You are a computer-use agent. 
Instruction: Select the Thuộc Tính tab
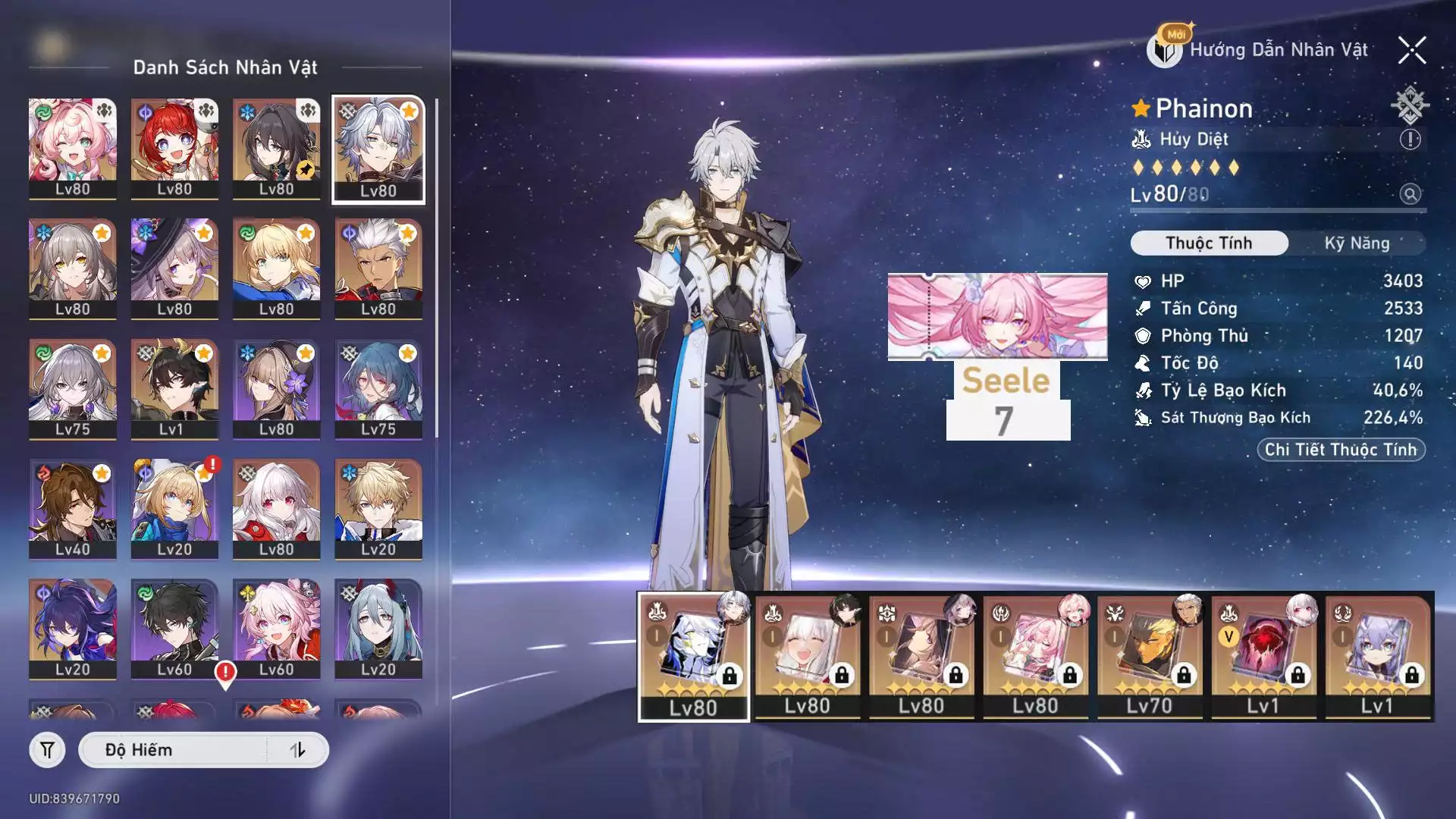1209,243
